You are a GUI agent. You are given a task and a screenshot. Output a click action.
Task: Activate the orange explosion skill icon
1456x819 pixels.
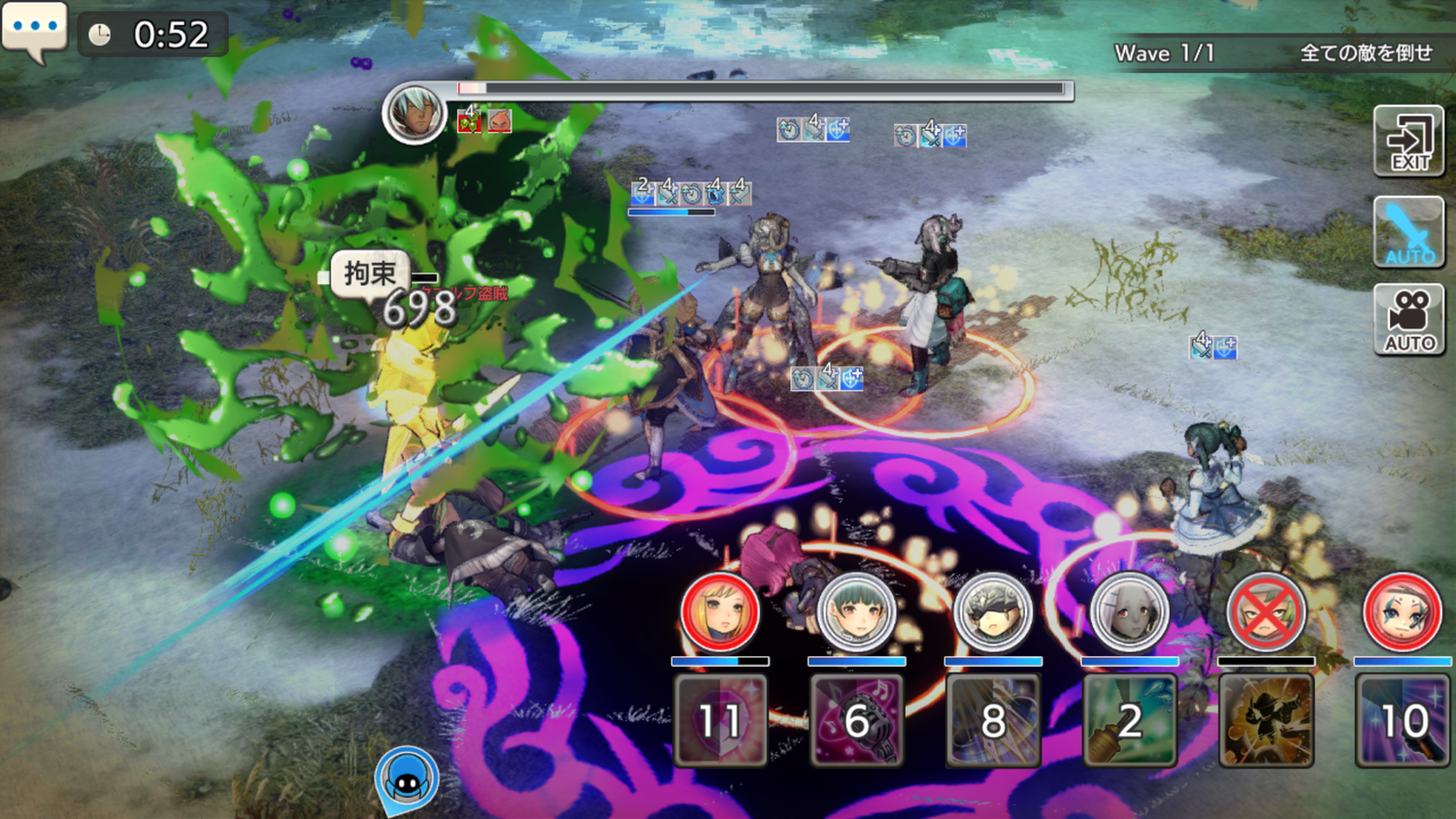coord(1266,720)
